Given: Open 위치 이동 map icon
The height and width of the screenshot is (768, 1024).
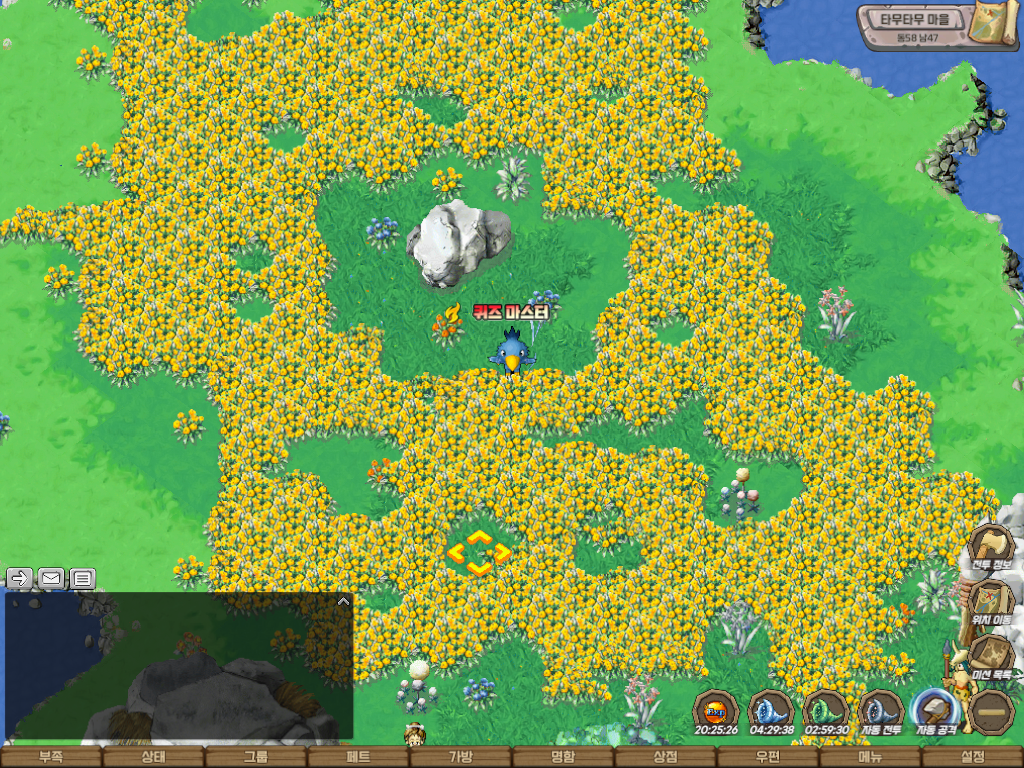Looking at the screenshot, I should (991, 603).
